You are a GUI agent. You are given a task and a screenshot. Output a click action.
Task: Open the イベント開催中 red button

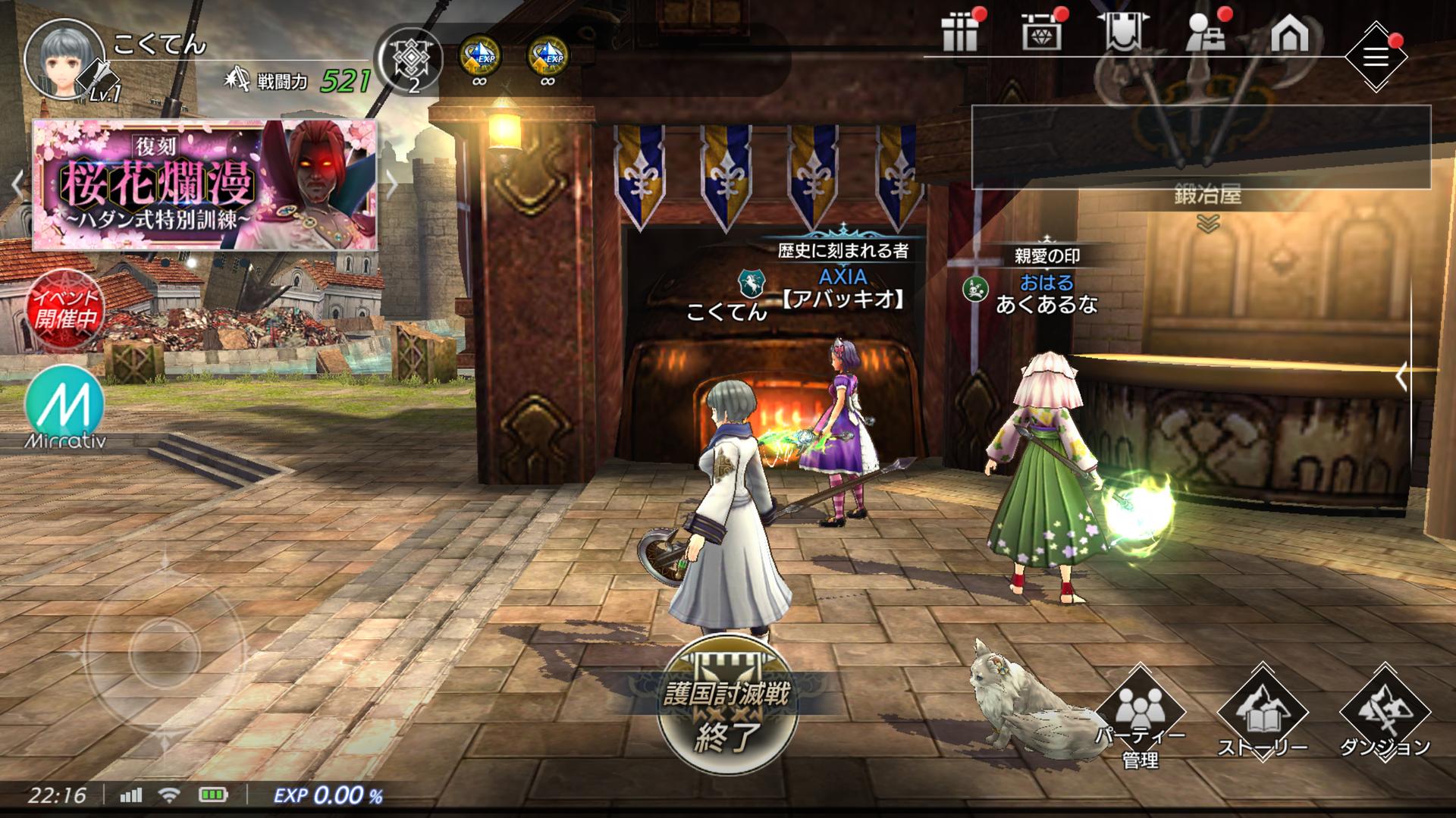[x=64, y=309]
